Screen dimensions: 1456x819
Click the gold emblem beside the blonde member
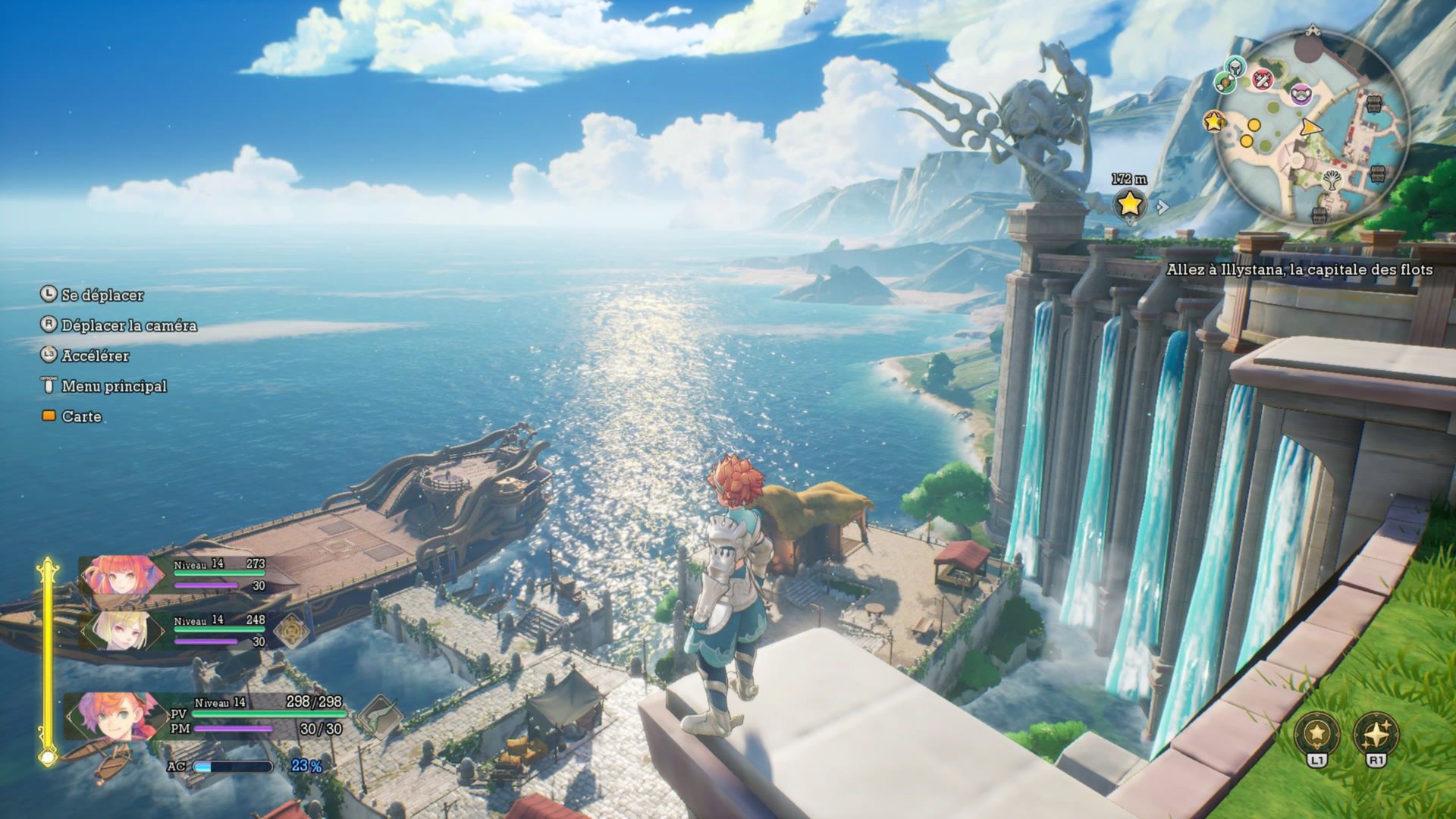[x=290, y=630]
